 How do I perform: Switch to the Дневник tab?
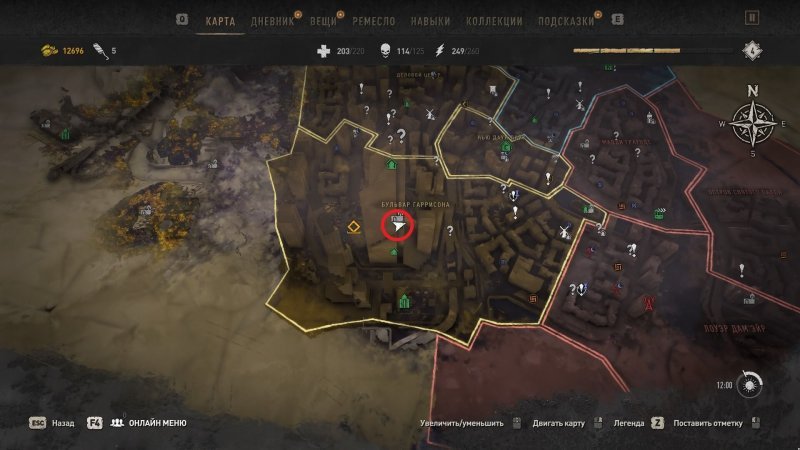point(272,20)
